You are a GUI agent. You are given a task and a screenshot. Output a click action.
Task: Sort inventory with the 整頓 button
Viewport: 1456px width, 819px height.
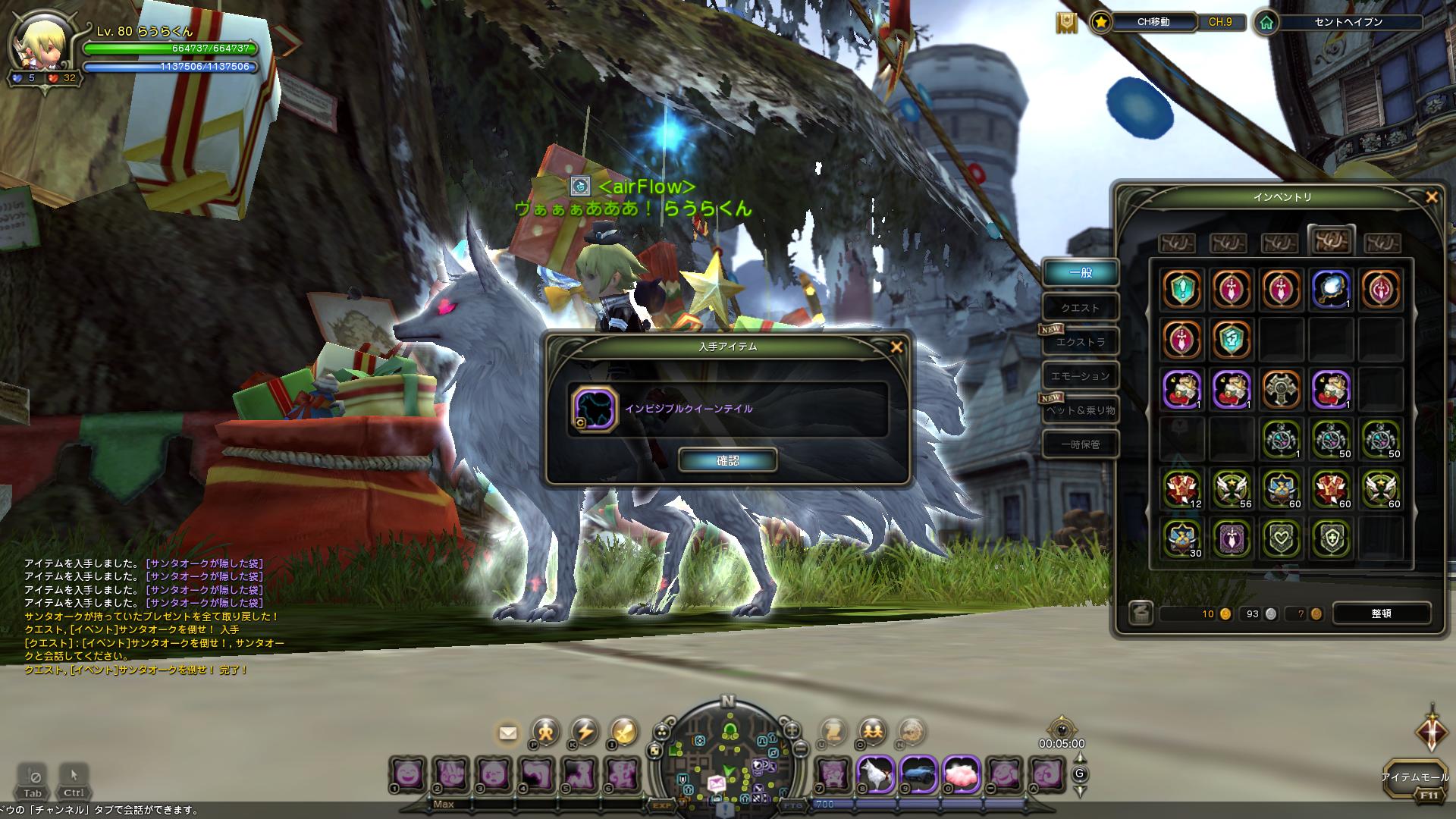(x=1381, y=613)
